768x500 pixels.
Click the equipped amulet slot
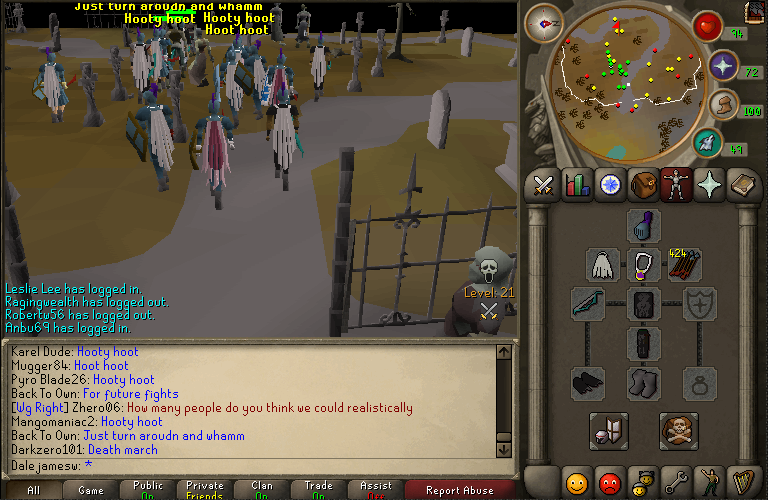pos(644,265)
